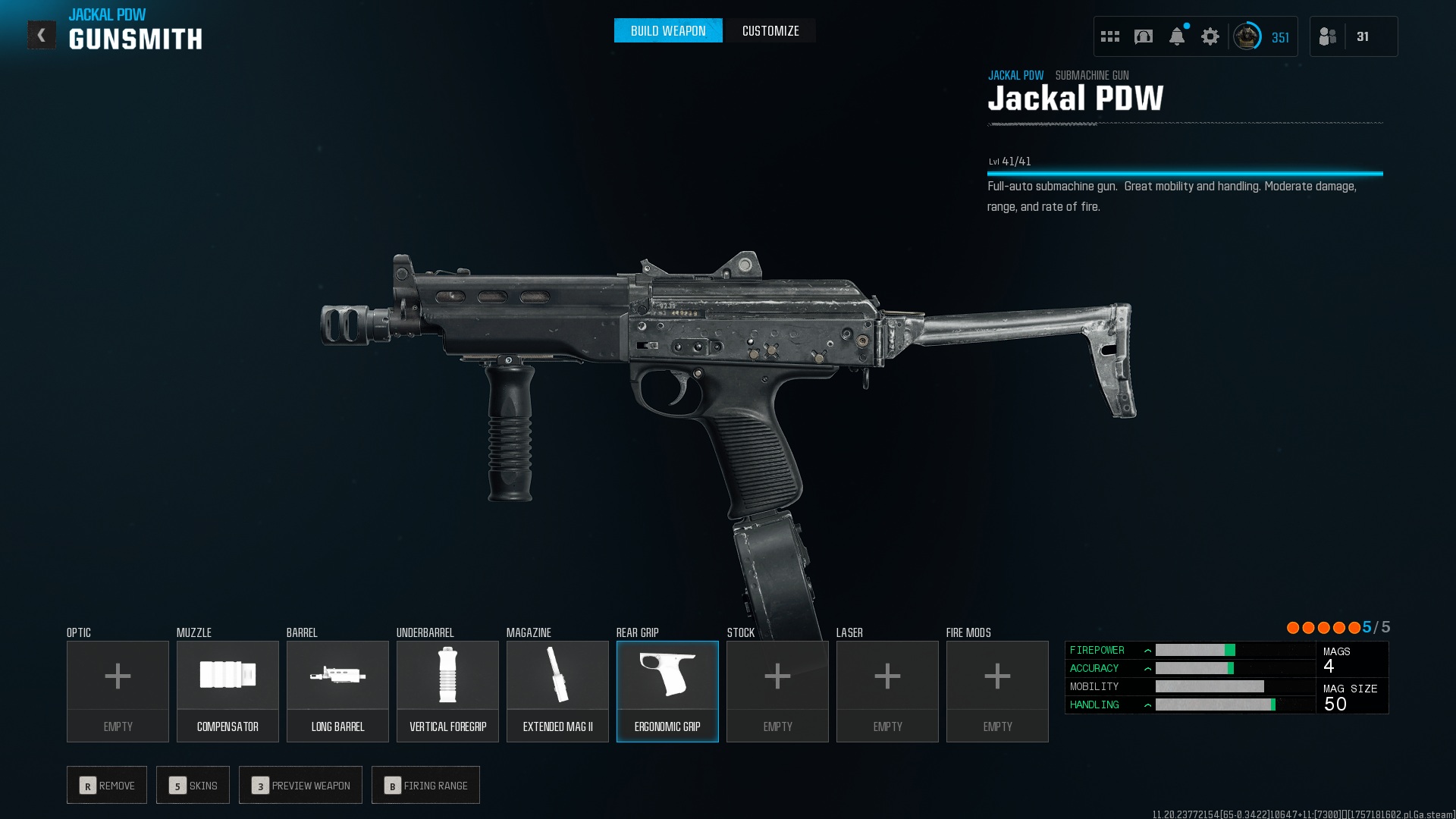View player profile emblem
Viewport: 1456px width, 819px height.
1246,36
